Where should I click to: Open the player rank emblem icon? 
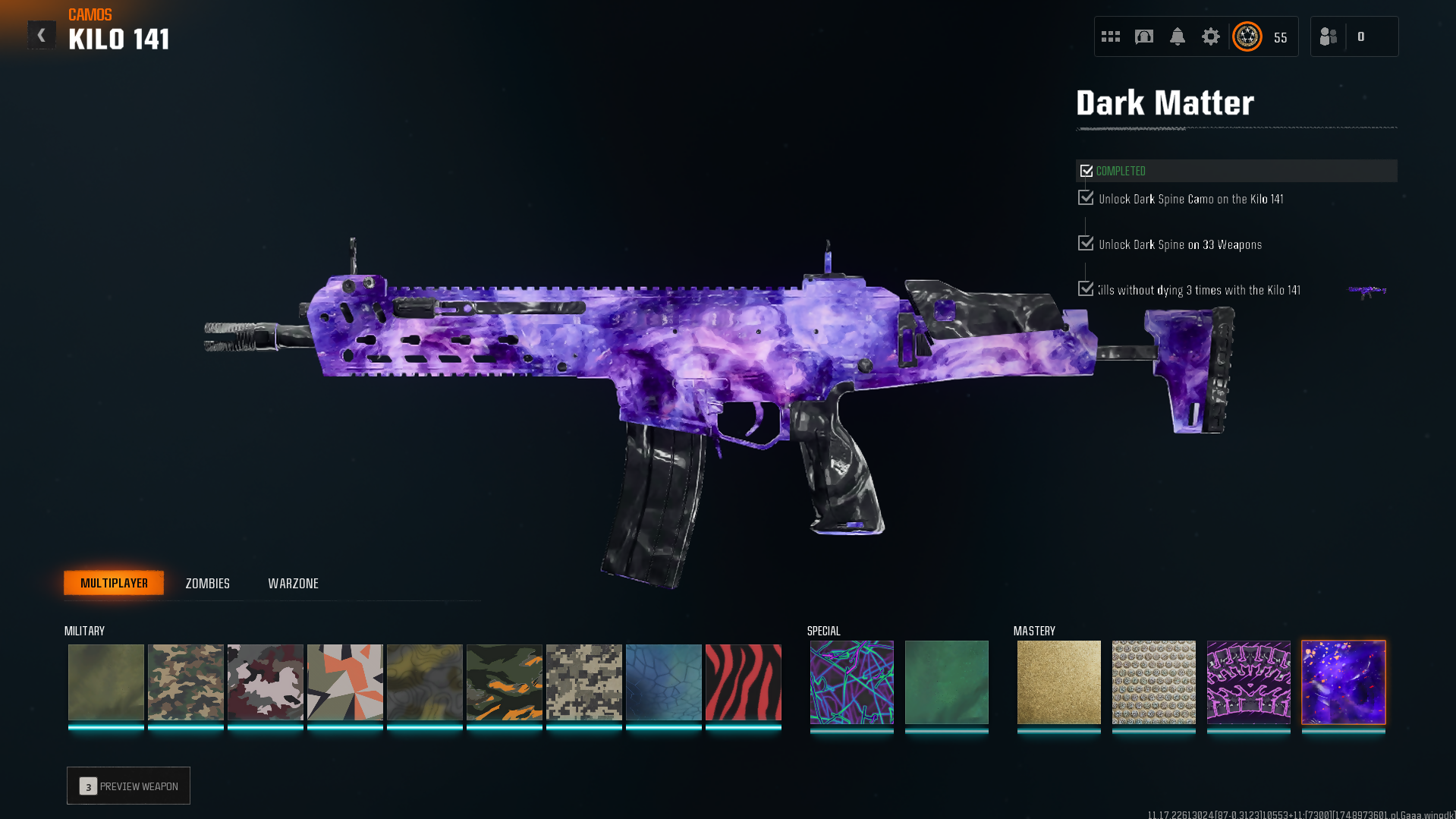point(1247,36)
